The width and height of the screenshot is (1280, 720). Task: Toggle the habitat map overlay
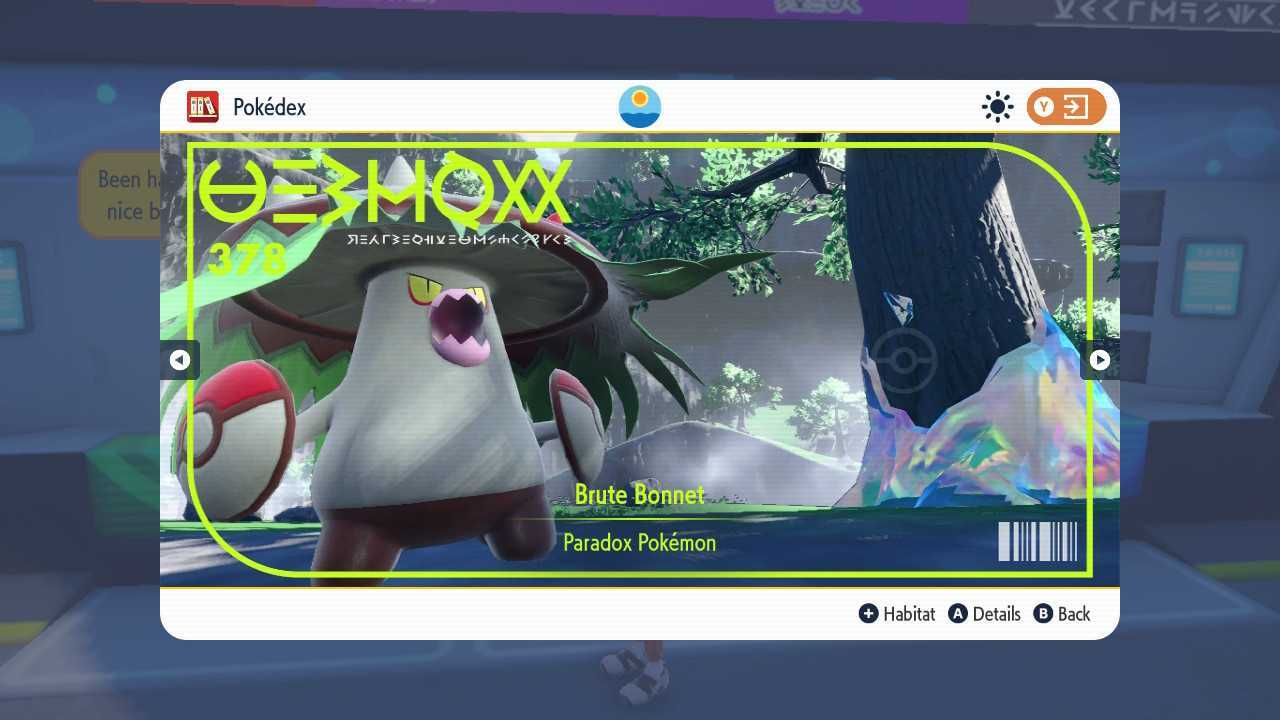click(x=897, y=614)
